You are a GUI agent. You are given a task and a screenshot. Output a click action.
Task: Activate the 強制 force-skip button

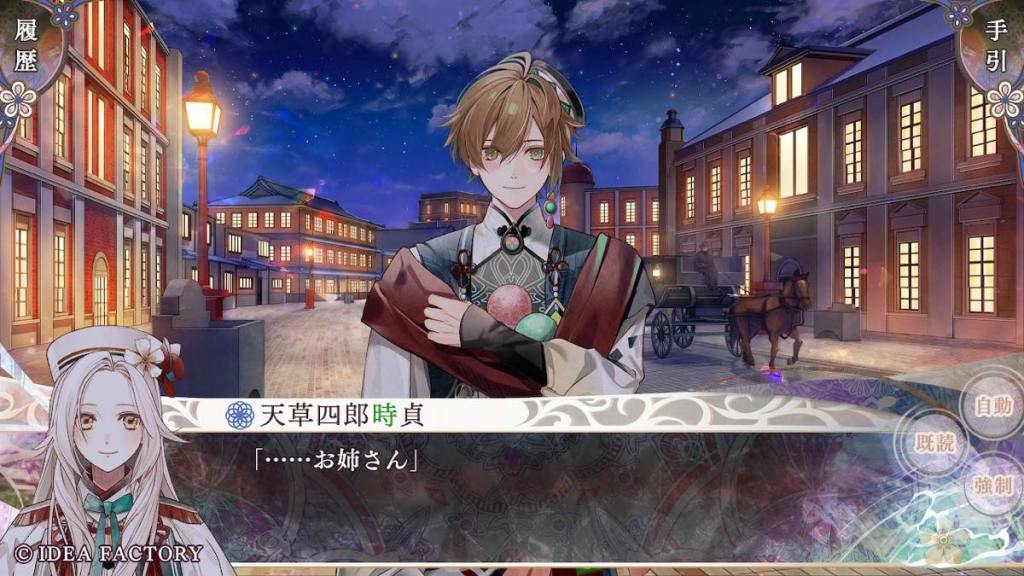pos(993,487)
